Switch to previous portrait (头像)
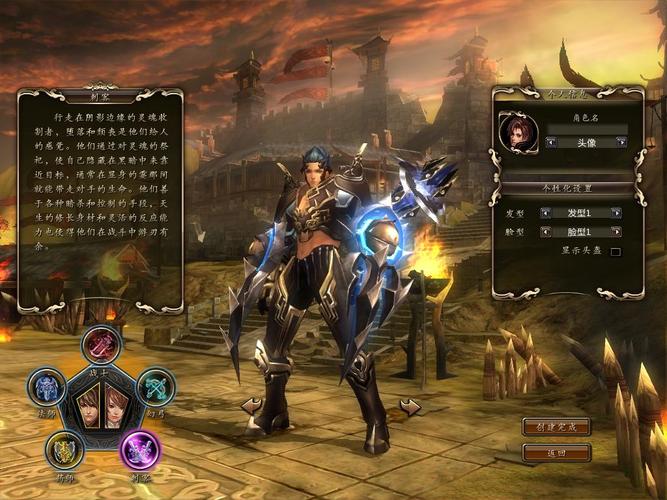 click(x=549, y=142)
